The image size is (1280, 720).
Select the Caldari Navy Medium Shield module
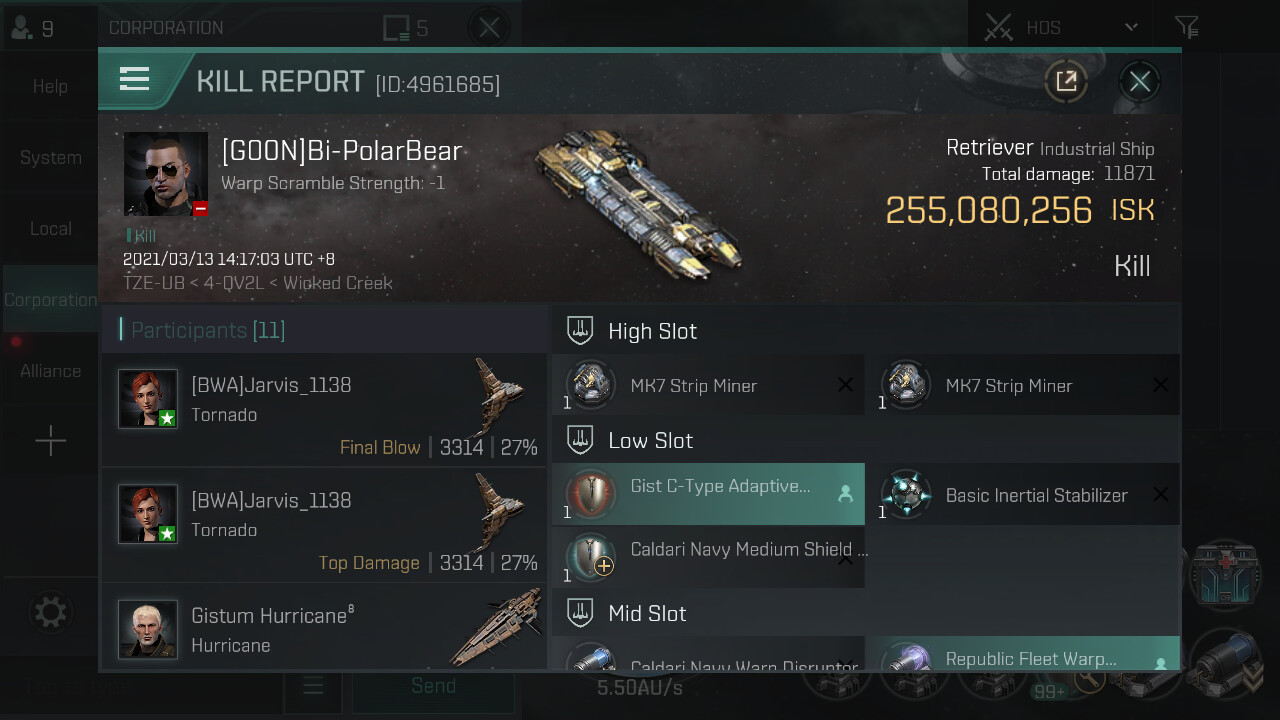coord(708,558)
